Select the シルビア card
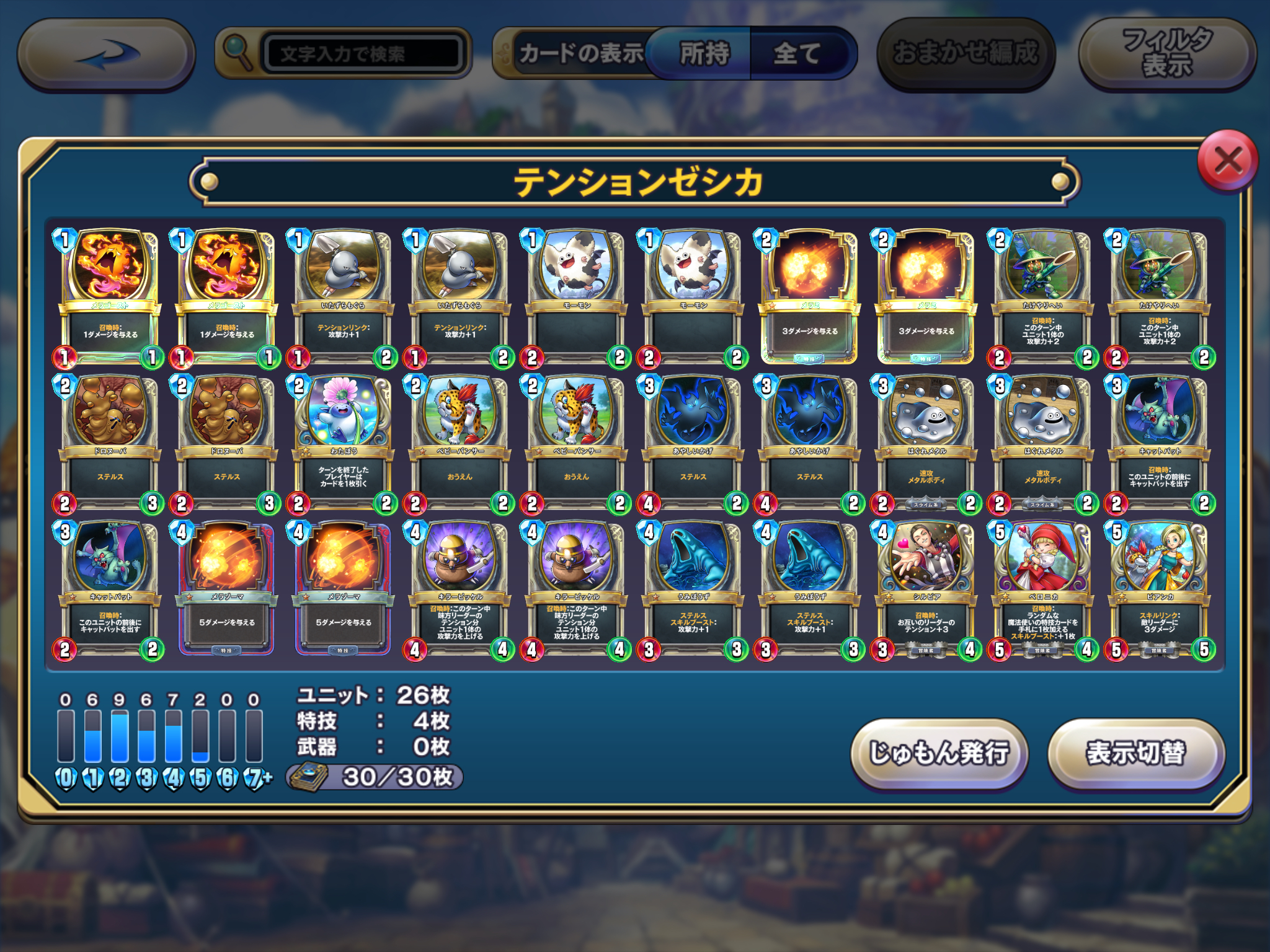 pyautogui.click(x=926, y=589)
